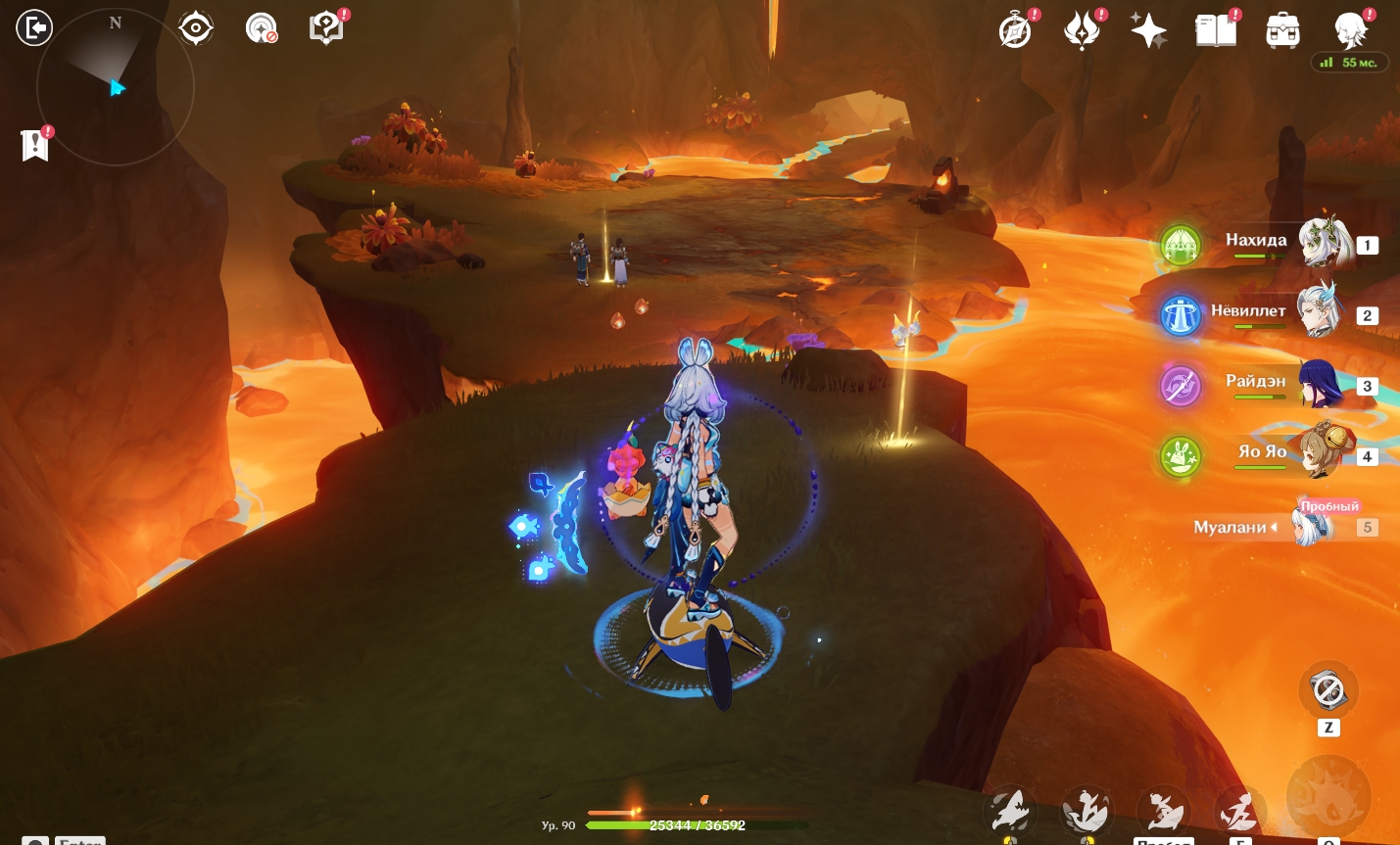The height and width of the screenshot is (845, 1400).
Task: Select trial character Муалани
Action: [1313, 527]
